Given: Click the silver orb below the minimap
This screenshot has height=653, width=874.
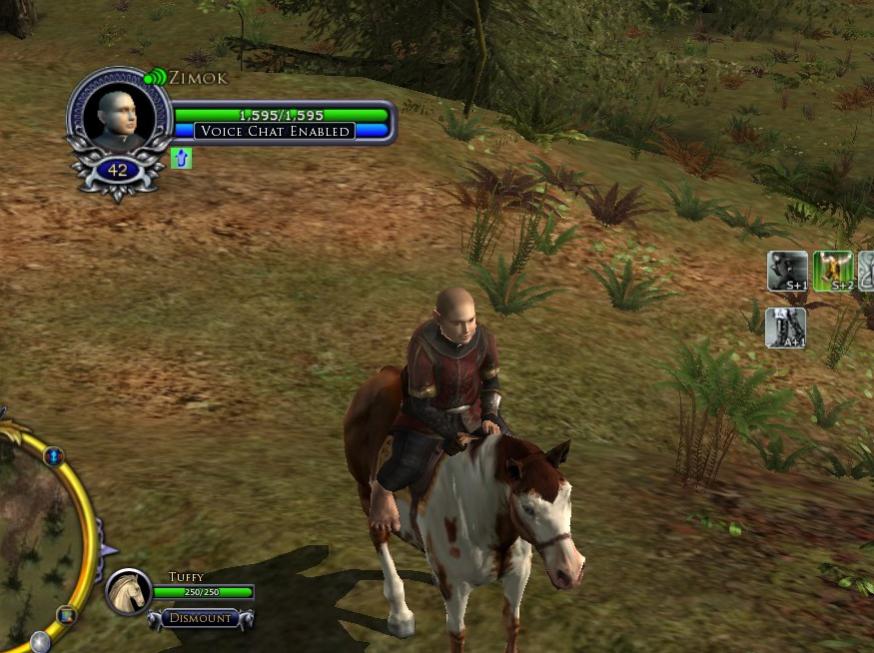Looking at the screenshot, I should tap(40, 641).
